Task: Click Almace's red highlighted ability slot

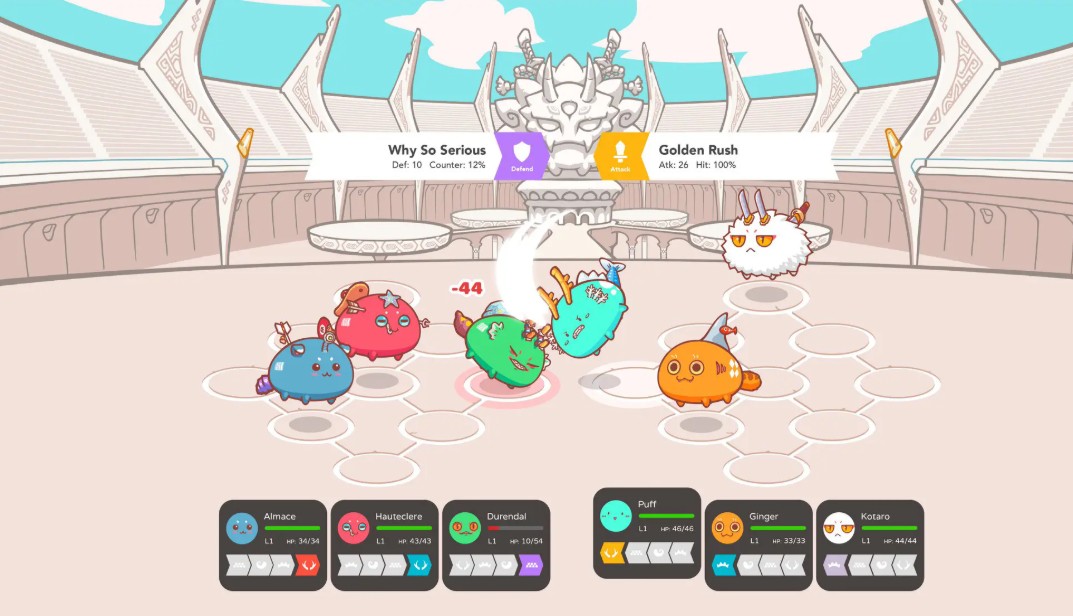Action: (307, 566)
